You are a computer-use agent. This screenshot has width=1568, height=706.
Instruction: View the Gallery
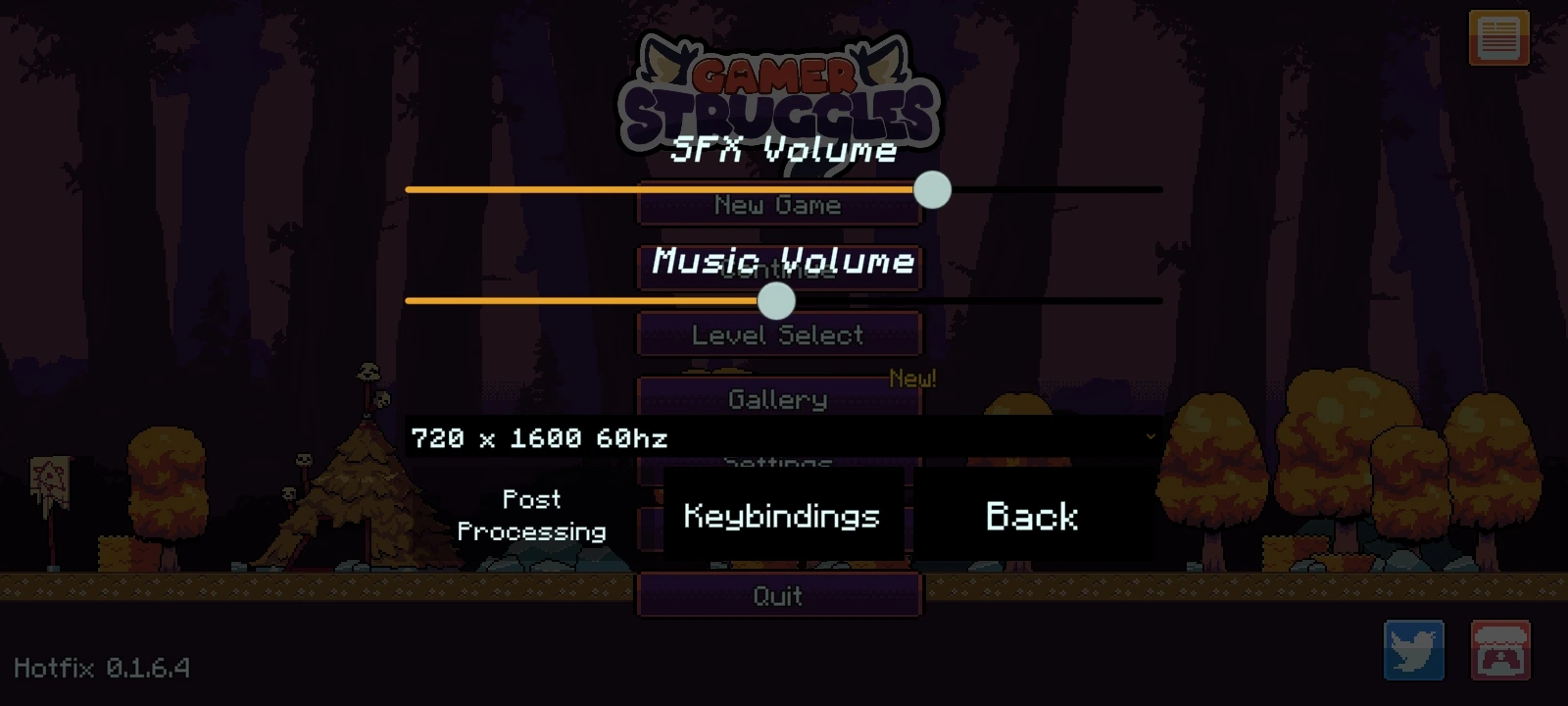(779, 399)
